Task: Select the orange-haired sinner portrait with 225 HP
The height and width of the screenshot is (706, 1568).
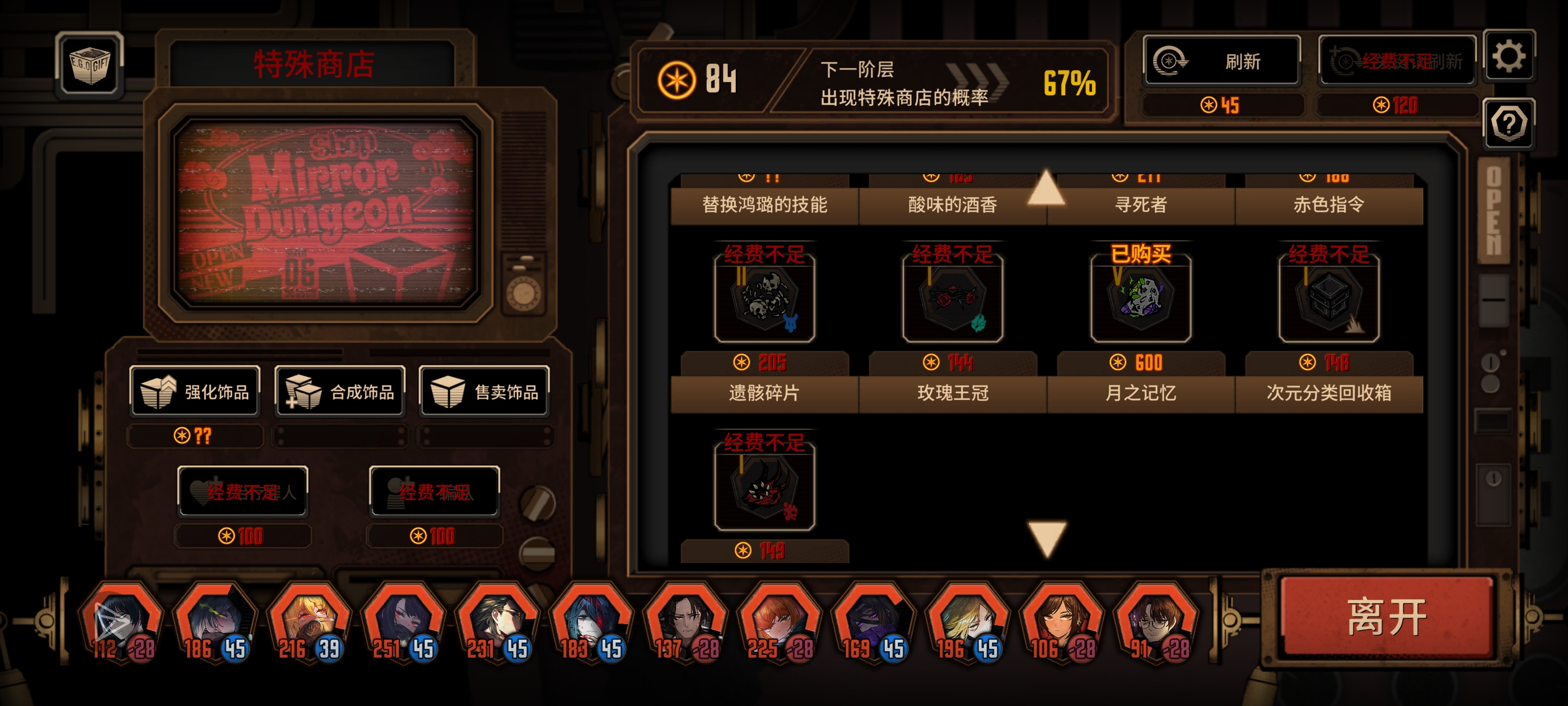Action: [x=780, y=621]
